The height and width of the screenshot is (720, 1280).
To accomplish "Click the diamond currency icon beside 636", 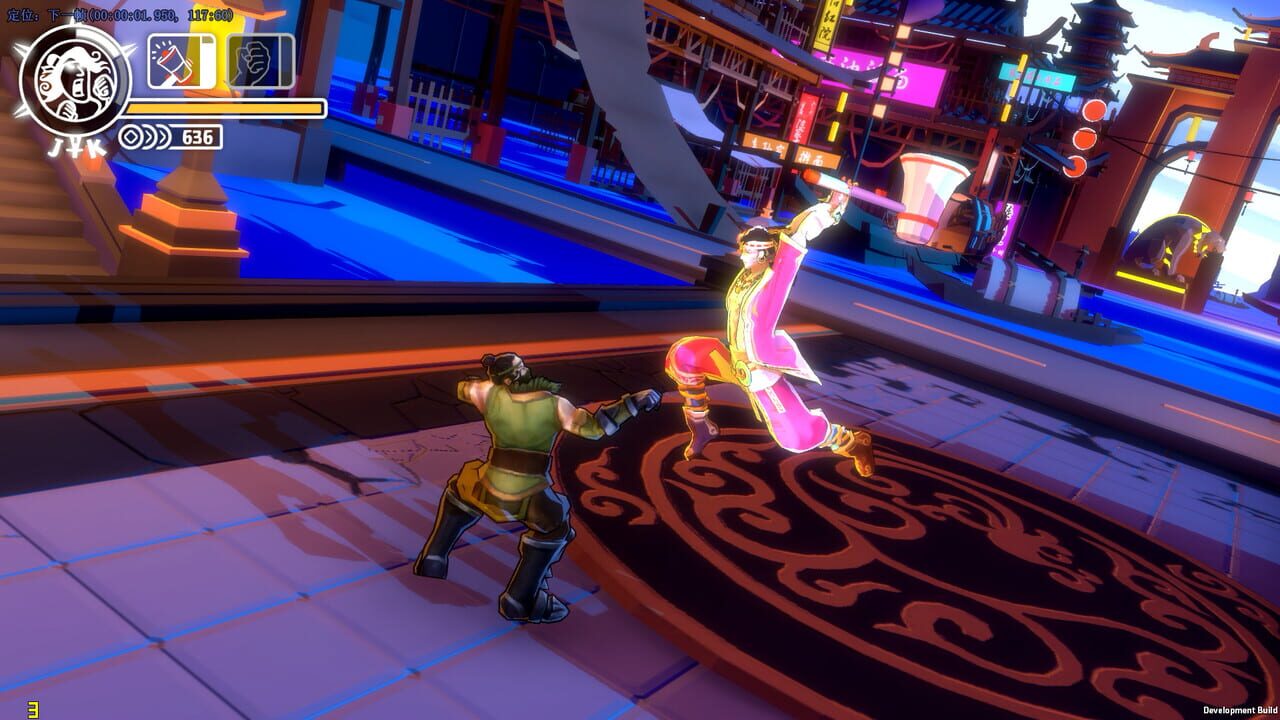I will [x=132, y=135].
